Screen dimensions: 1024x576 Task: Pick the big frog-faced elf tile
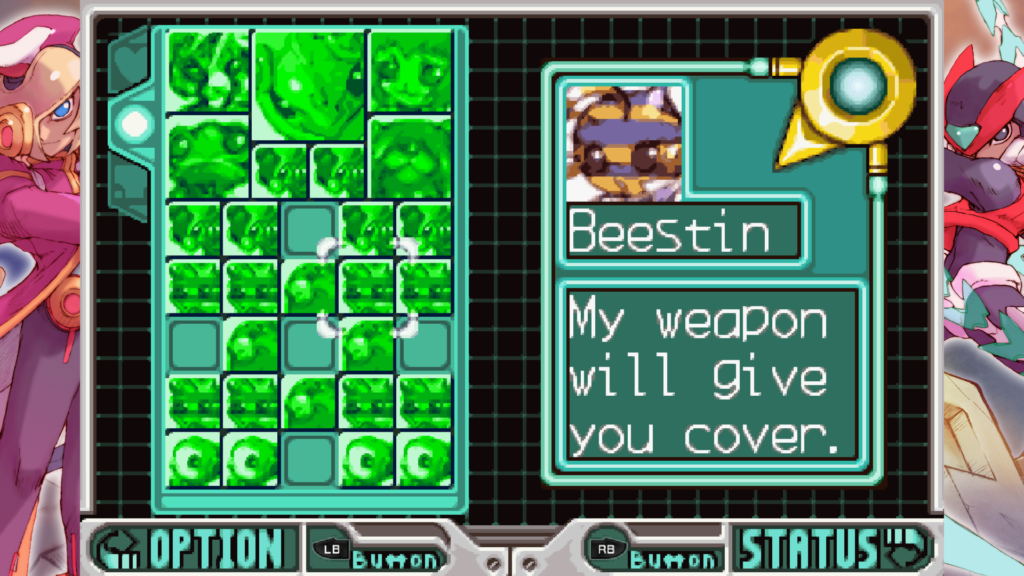(207, 157)
